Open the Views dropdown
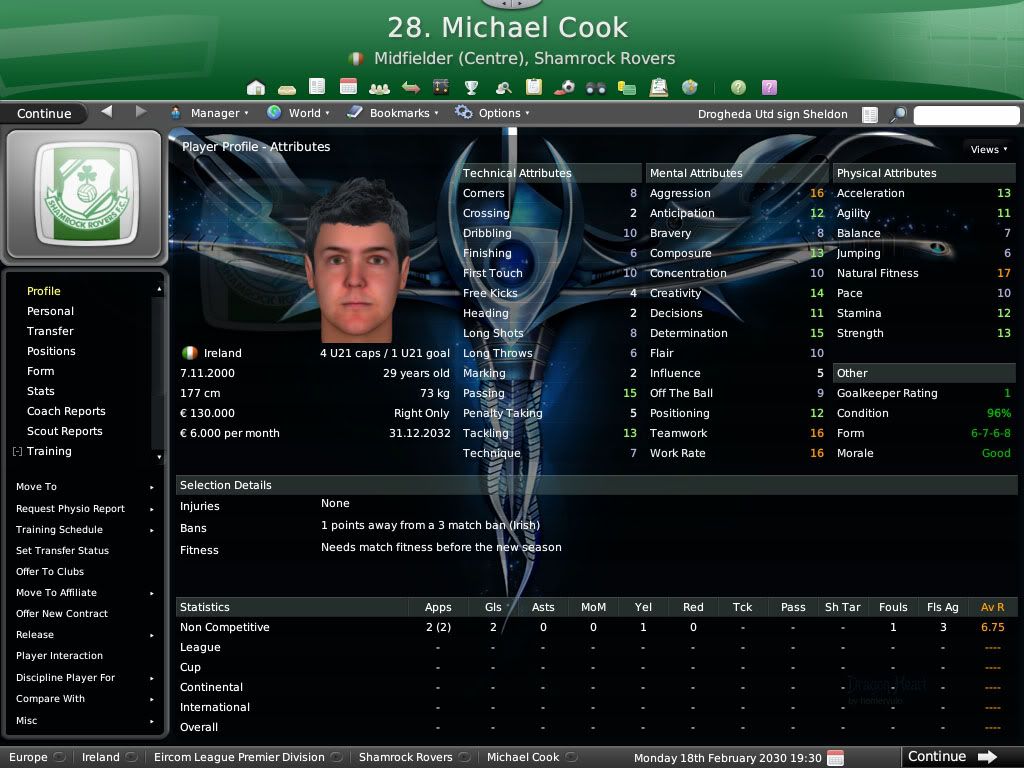This screenshot has height=768, width=1024. tap(988, 149)
